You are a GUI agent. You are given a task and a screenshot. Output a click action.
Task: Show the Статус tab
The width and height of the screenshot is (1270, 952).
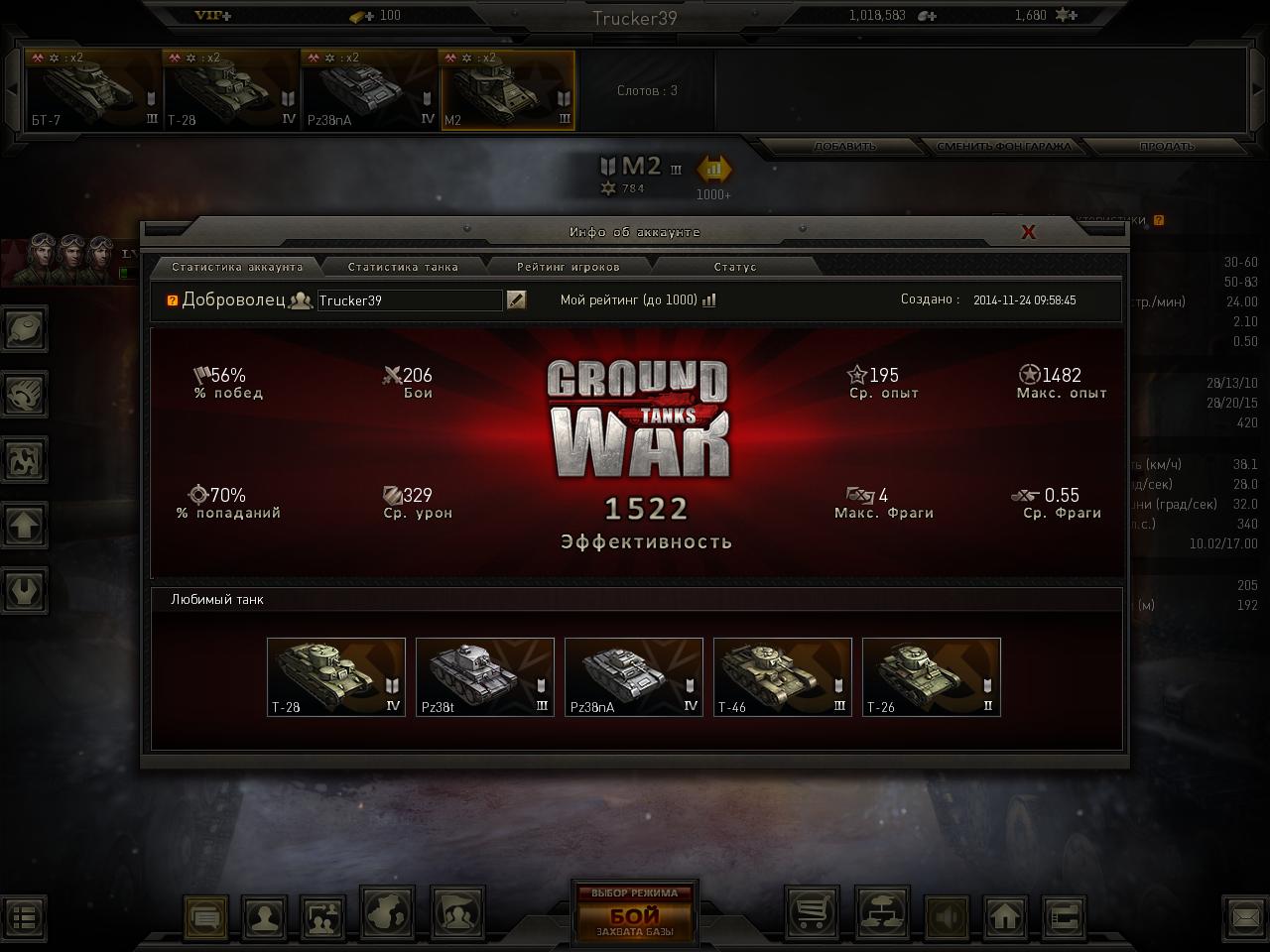click(734, 267)
